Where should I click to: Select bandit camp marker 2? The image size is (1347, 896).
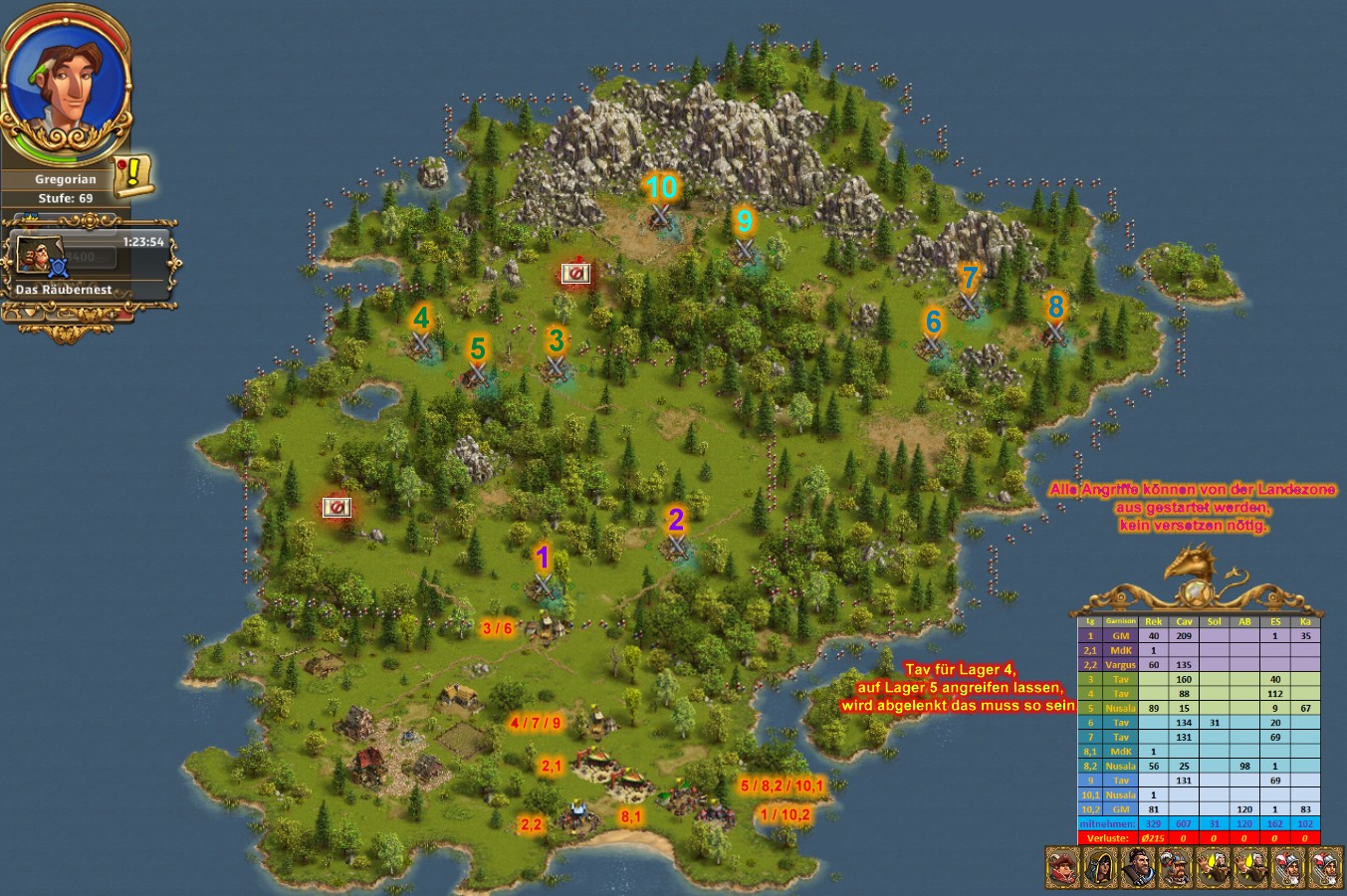click(677, 546)
